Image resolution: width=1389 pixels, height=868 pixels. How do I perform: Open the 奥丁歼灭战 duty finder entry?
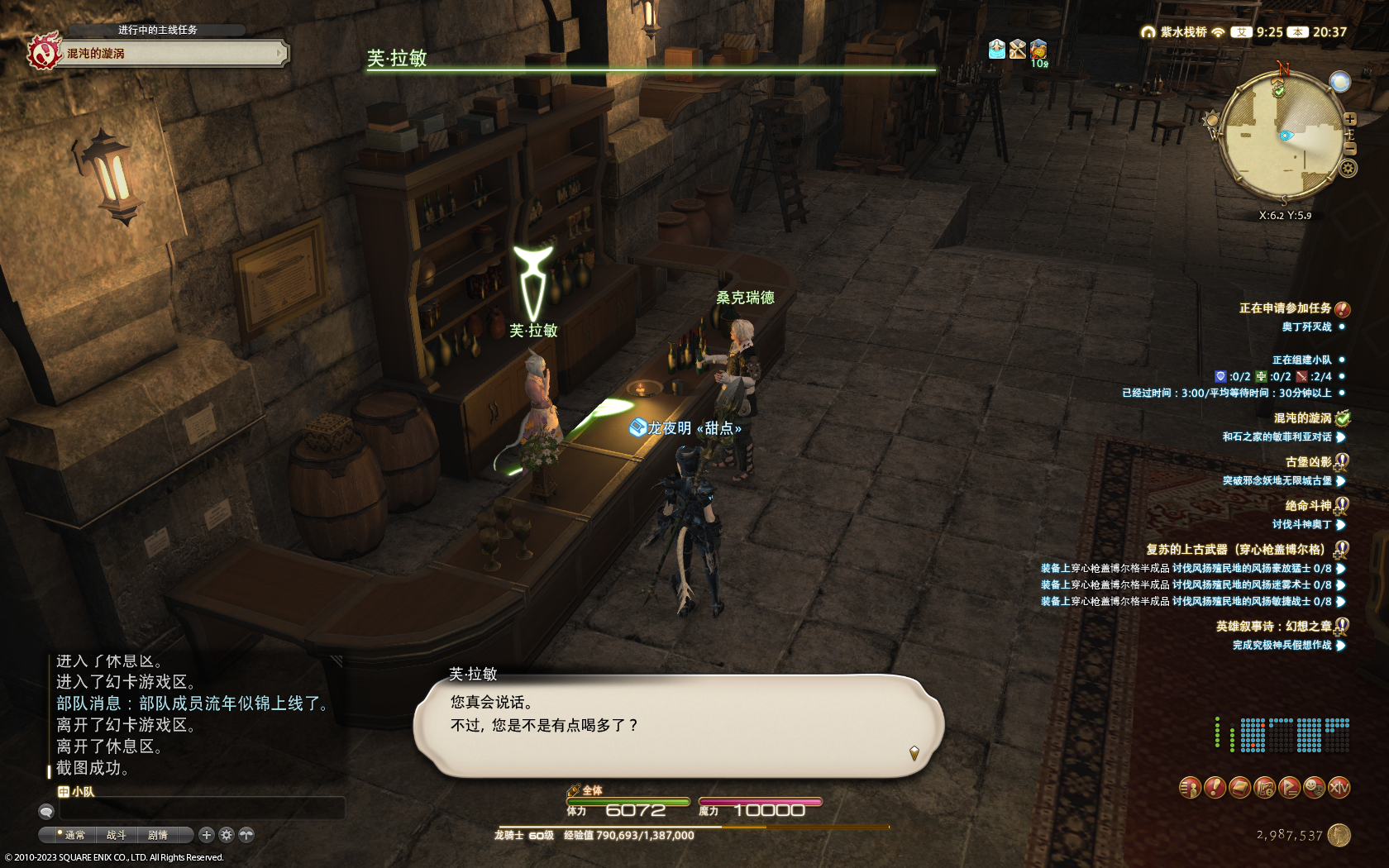[x=1306, y=327]
